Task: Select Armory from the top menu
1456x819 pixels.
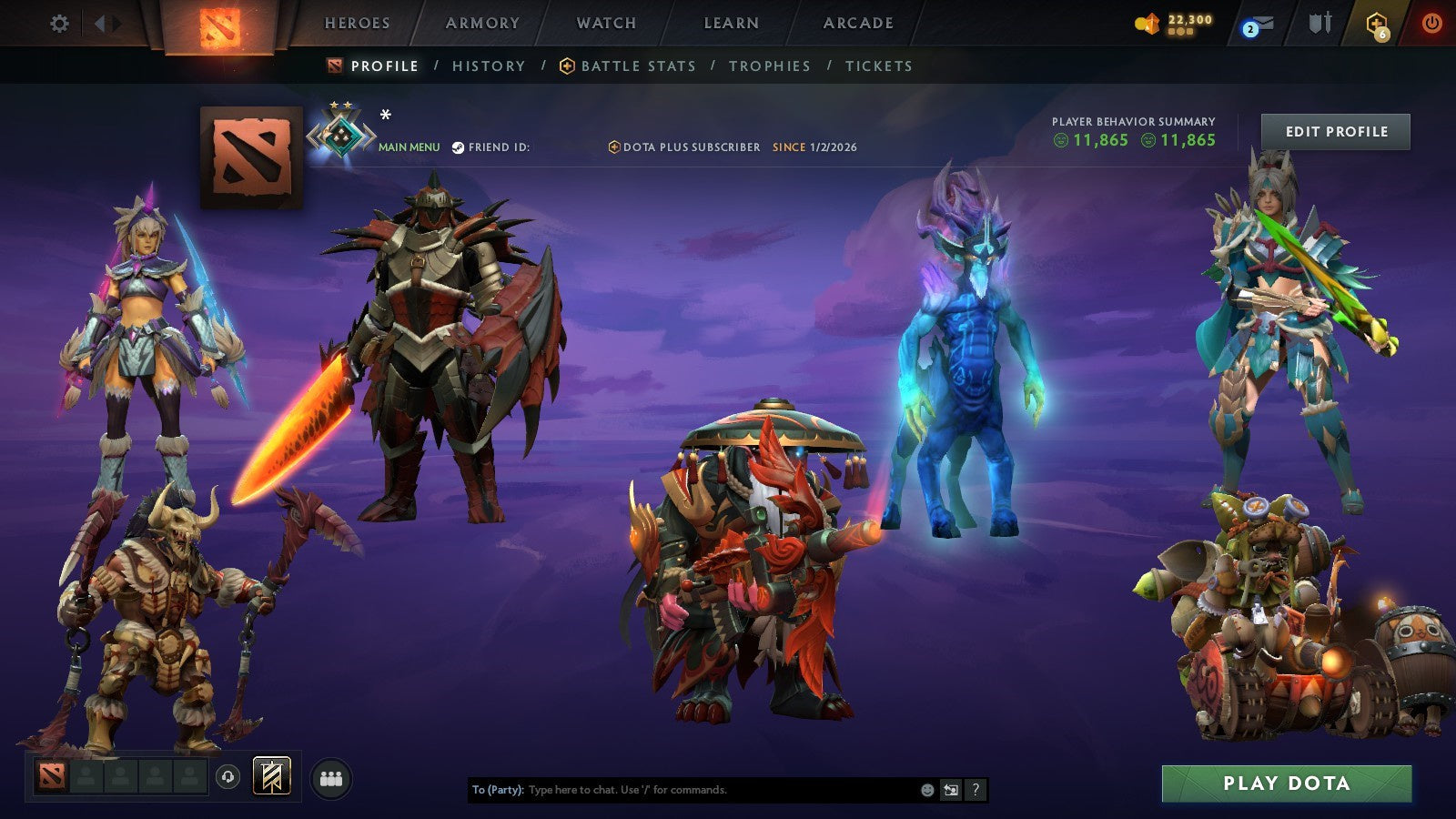Action: 483,23
